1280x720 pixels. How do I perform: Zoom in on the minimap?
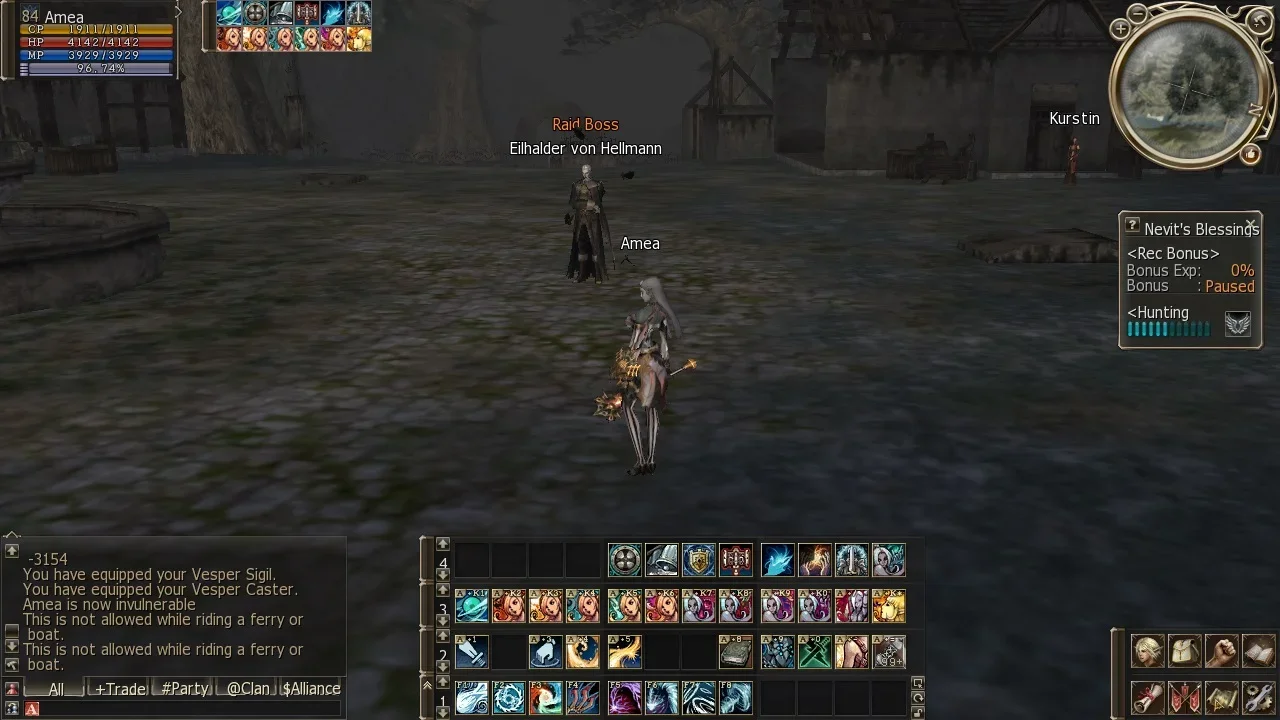pyautogui.click(x=1120, y=29)
